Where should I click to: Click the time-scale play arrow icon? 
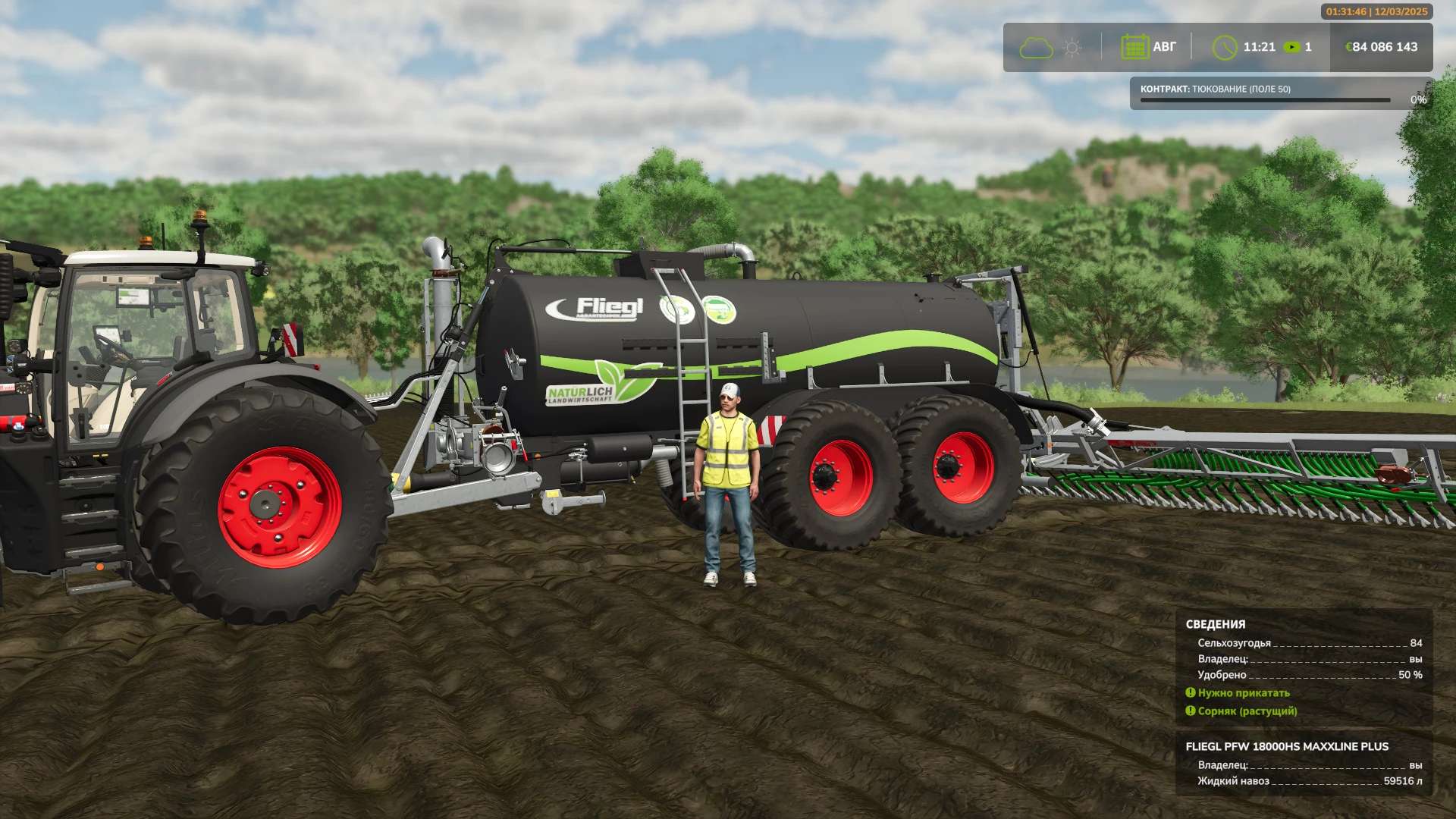click(x=1293, y=46)
